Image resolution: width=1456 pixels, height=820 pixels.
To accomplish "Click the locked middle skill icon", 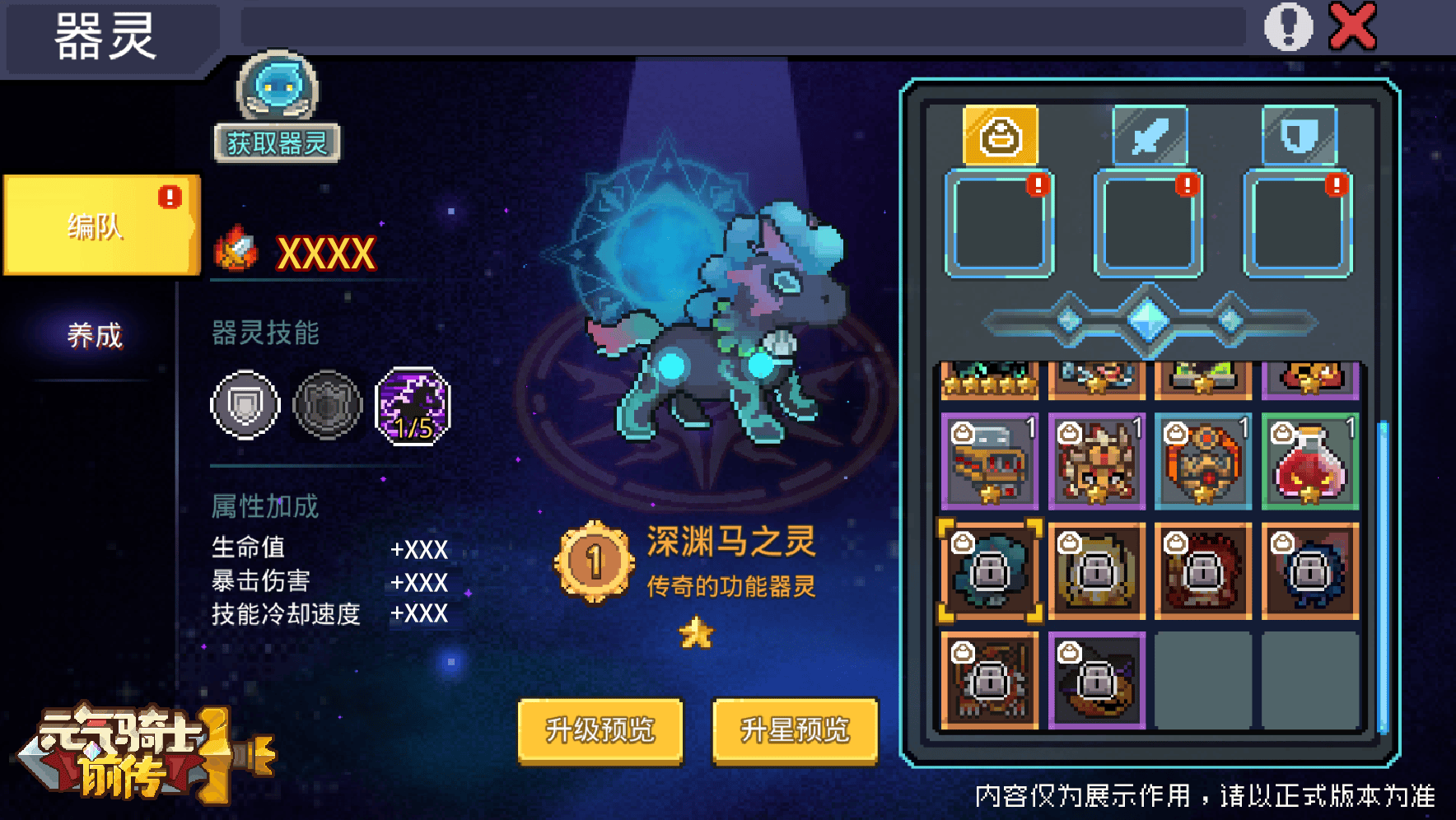I will (x=327, y=407).
